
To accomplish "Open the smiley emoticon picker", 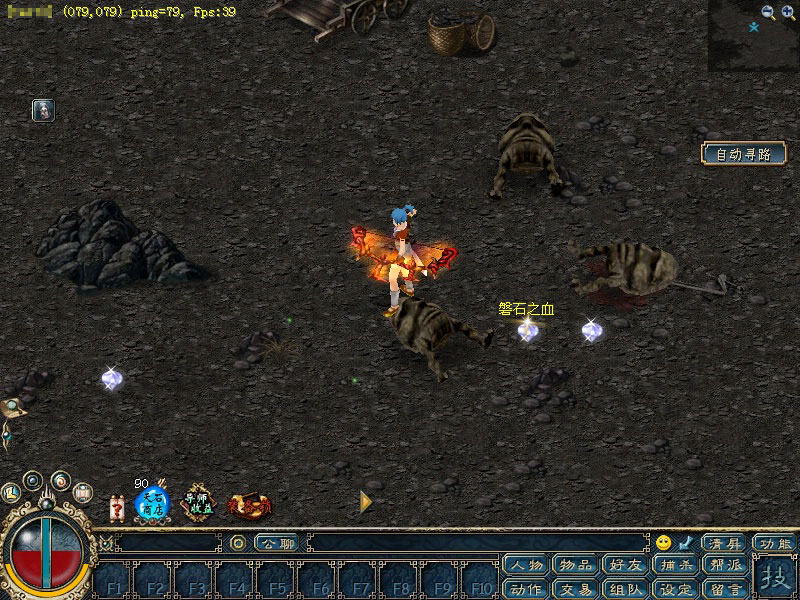I will (x=663, y=543).
